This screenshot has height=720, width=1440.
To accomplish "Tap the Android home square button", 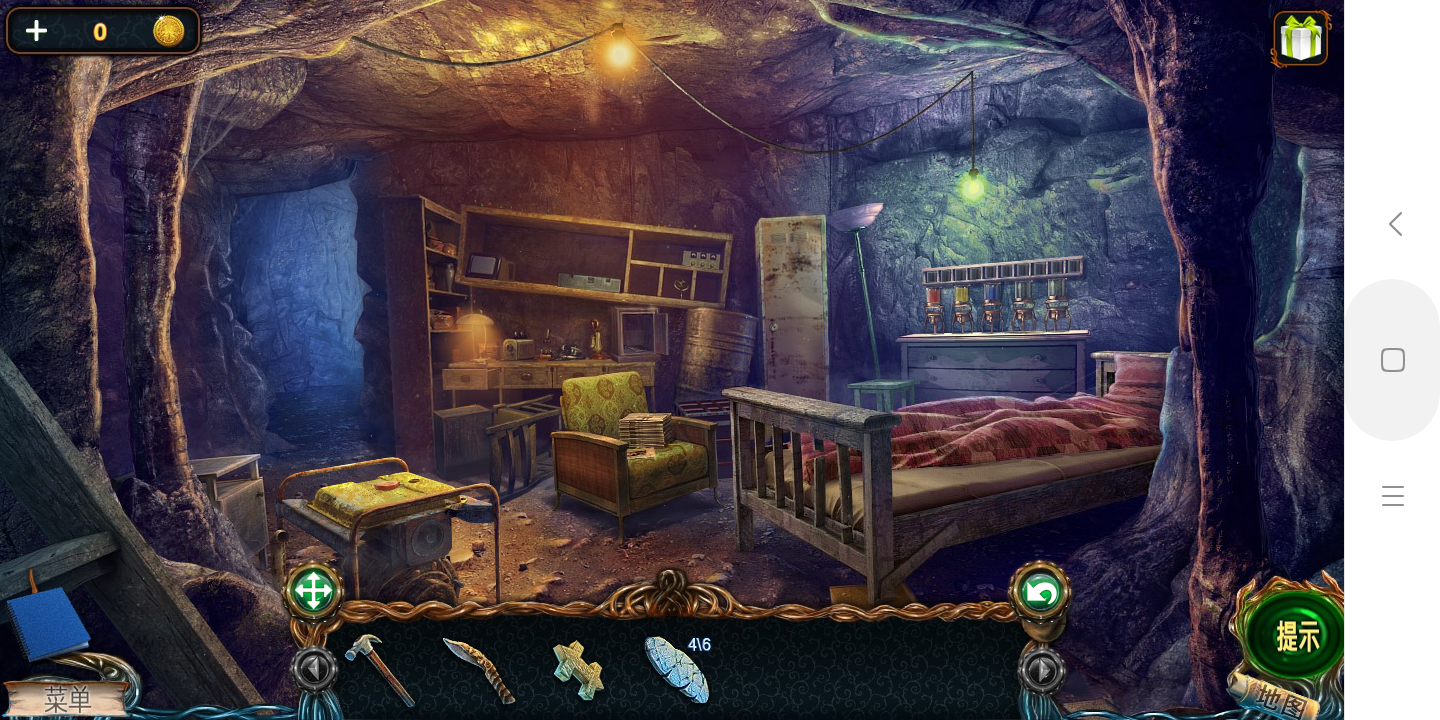I will 1393,360.
